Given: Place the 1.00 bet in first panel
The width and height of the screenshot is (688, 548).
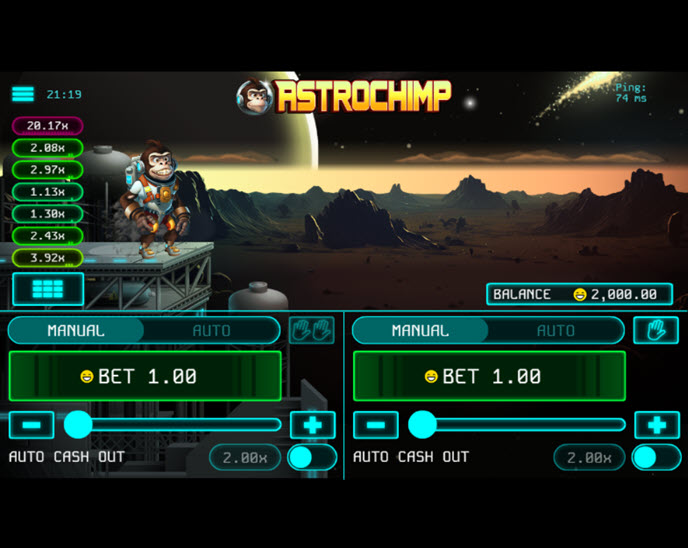Looking at the screenshot, I should point(145,376).
